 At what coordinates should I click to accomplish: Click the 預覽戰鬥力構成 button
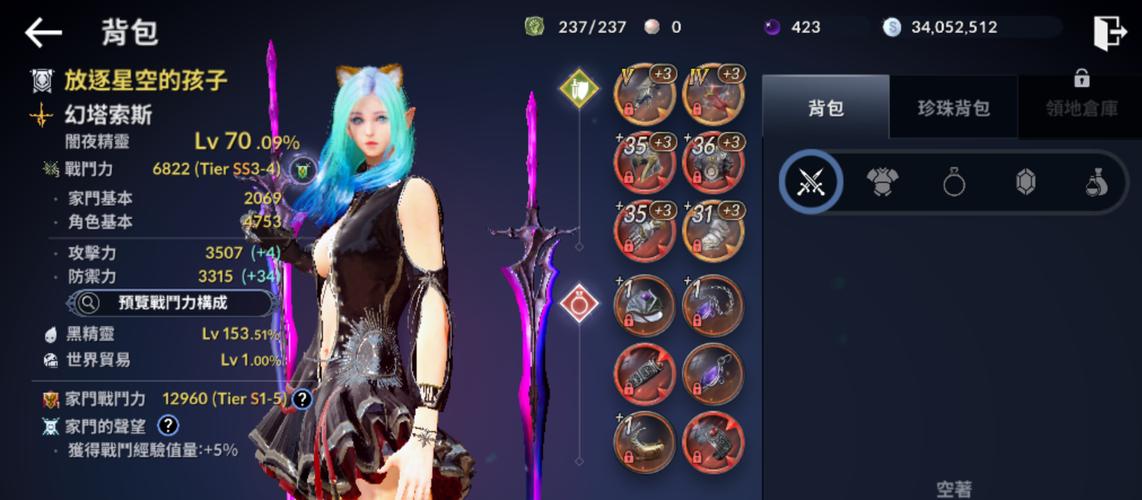pos(172,302)
